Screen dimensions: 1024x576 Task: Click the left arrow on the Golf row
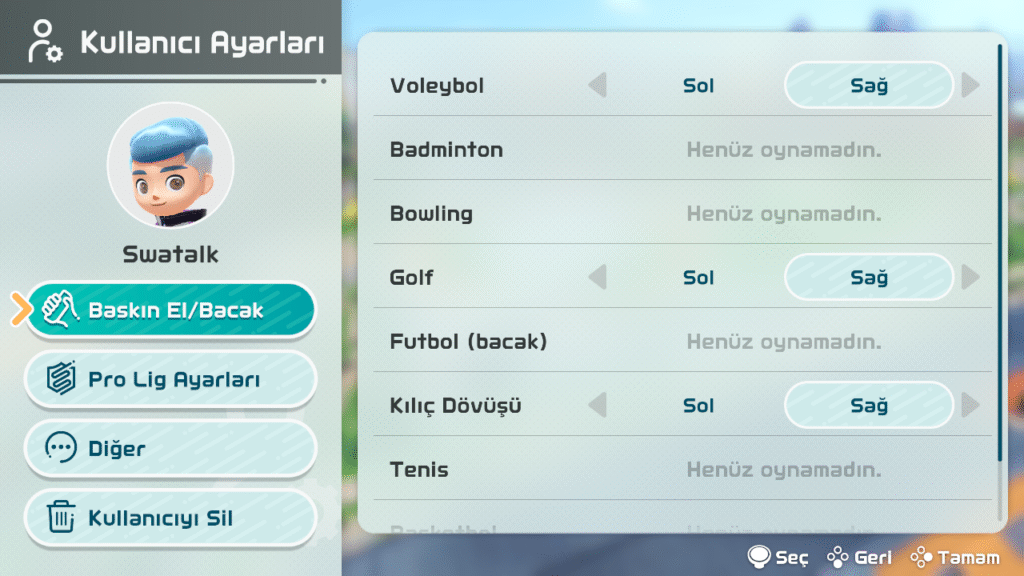597,278
